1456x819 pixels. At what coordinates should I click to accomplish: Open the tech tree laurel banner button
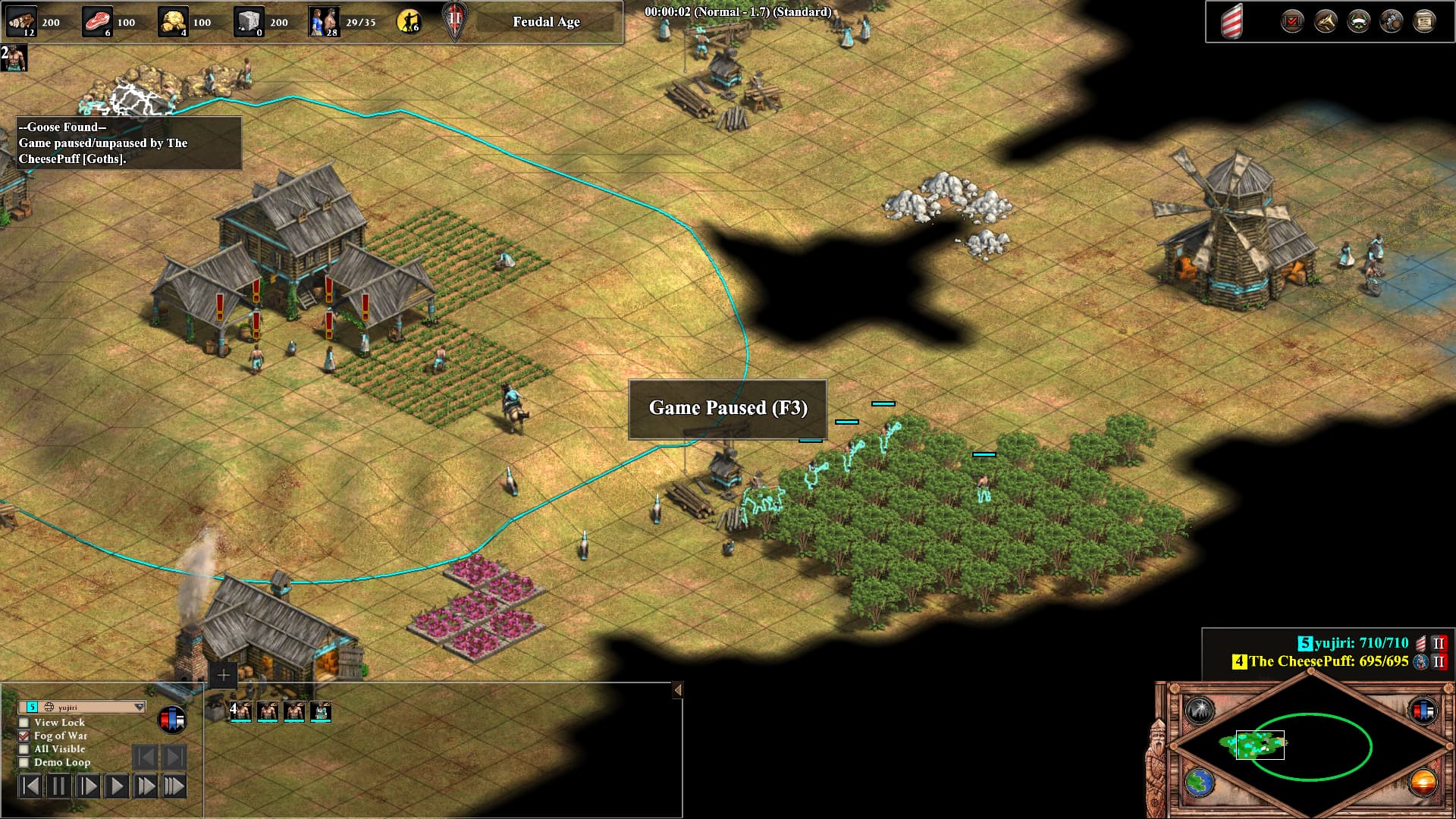click(x=1358, y=21)
